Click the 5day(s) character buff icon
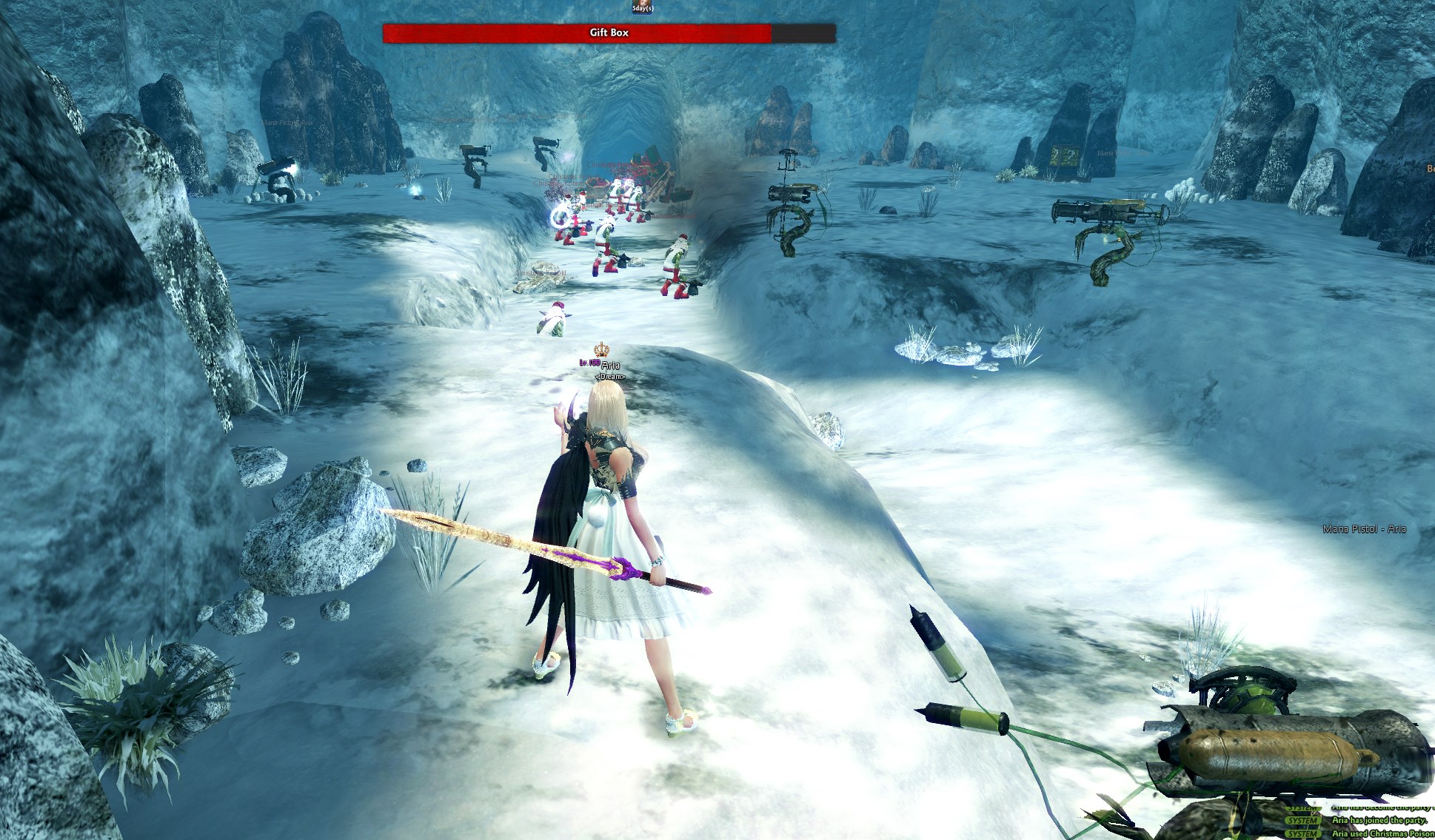Image resolution: width=1435 pixels, height=840 pixels. coord(642,7)
